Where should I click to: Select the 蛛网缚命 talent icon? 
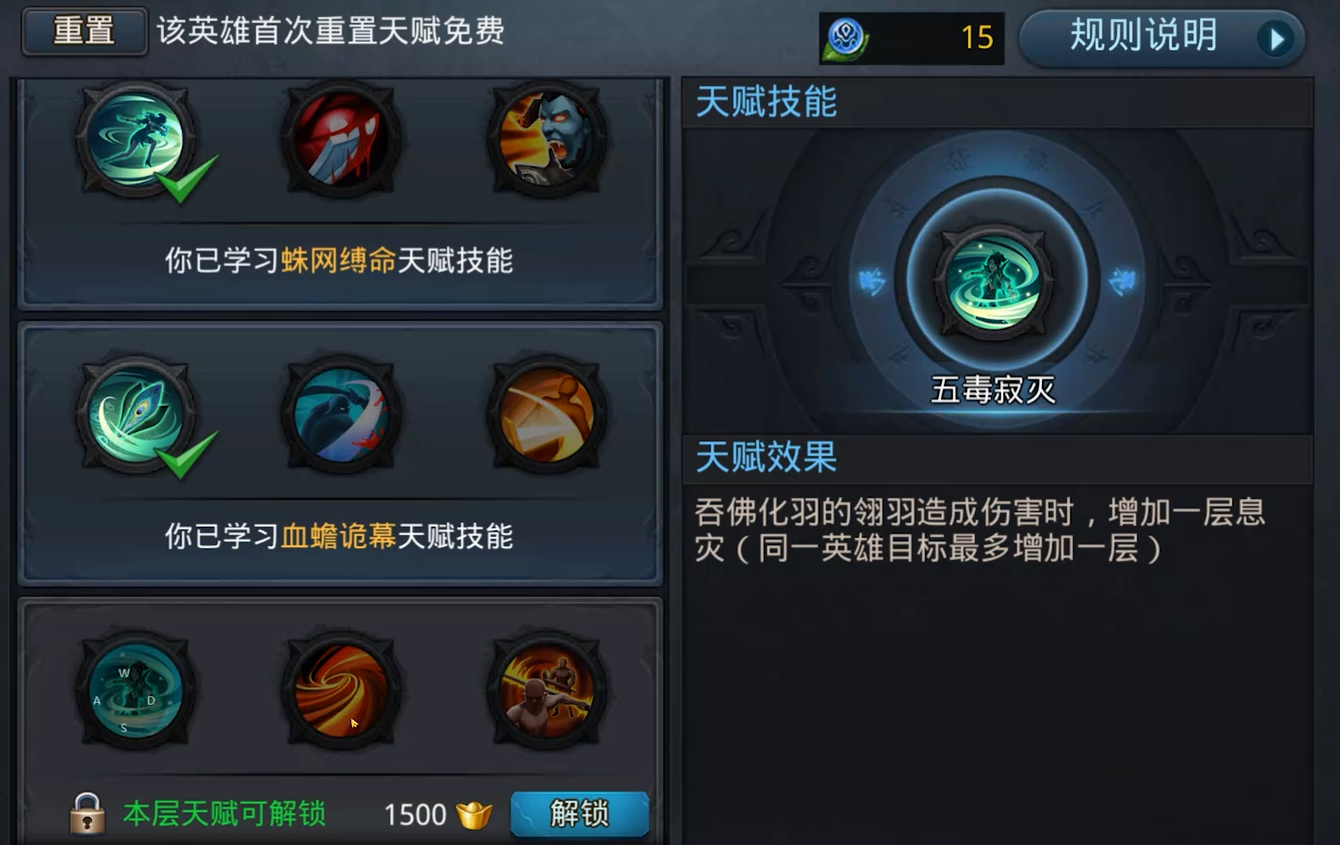(135, 140)
